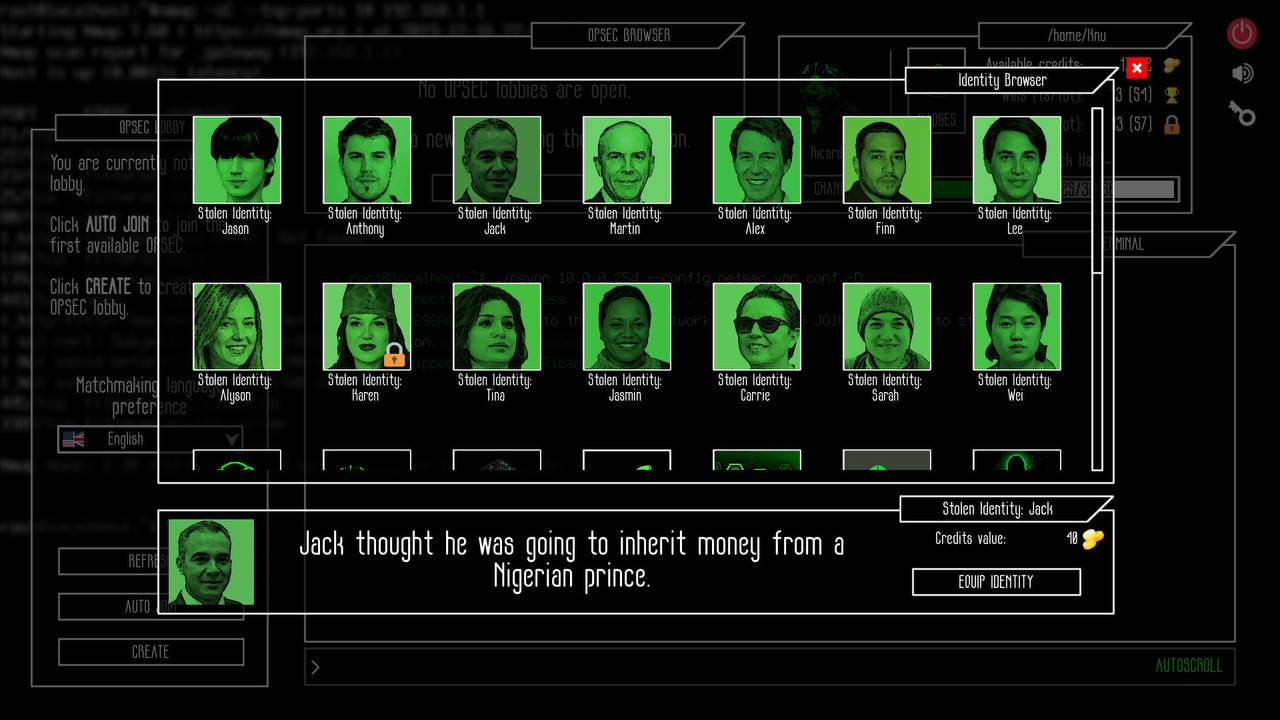Screen dimensions: 1280x720
Task: Choose the Tina stolen identity
Action: click(x=497, y=327)
